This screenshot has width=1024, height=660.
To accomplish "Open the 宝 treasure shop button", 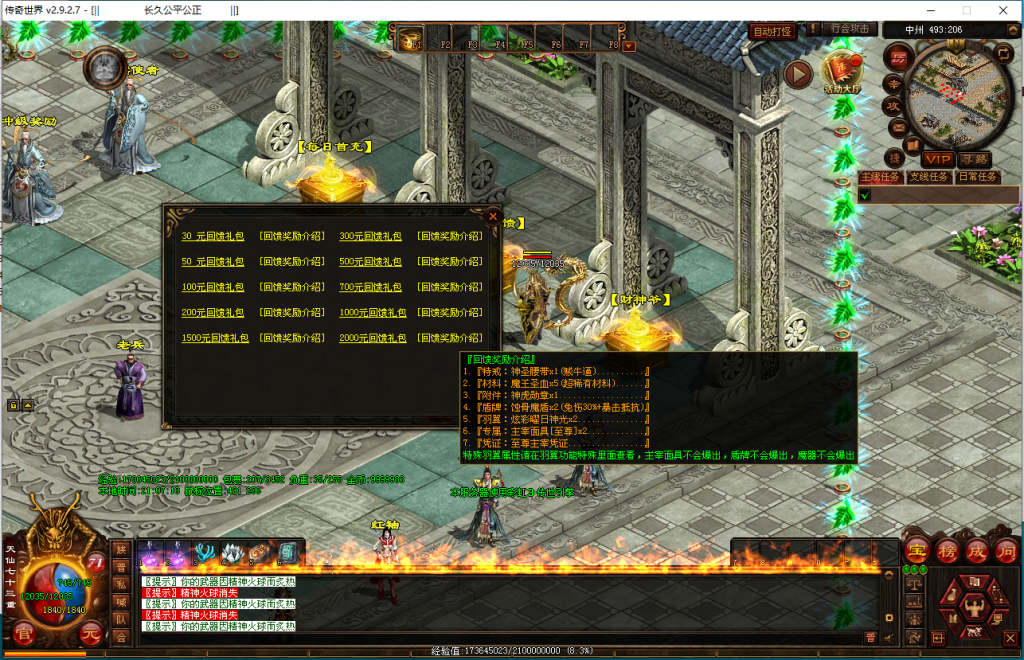I will point(917,550).
